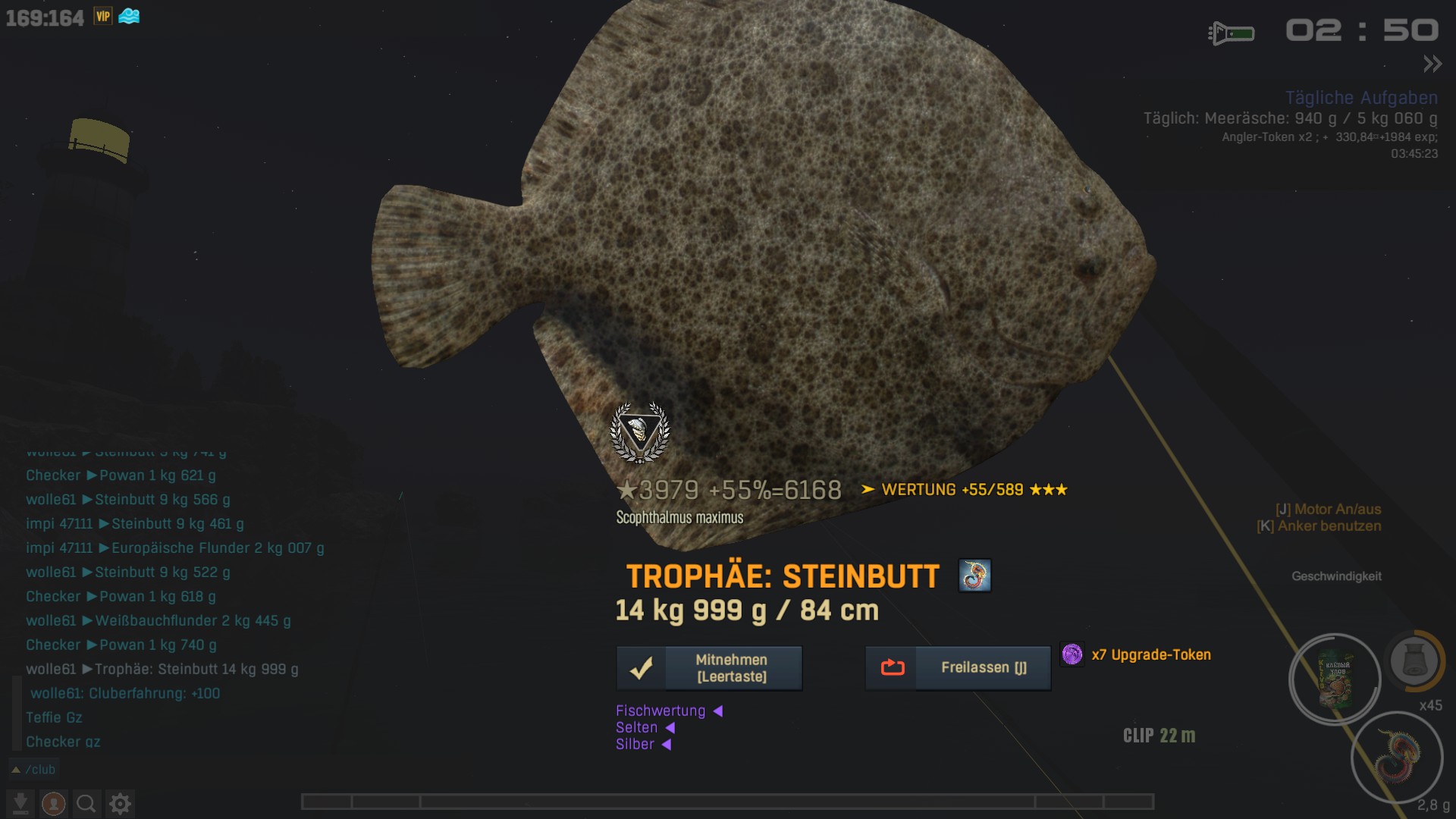Expand the double-arrow panel toggle
1456x819 pixels.
click(x=1432, y=64)
